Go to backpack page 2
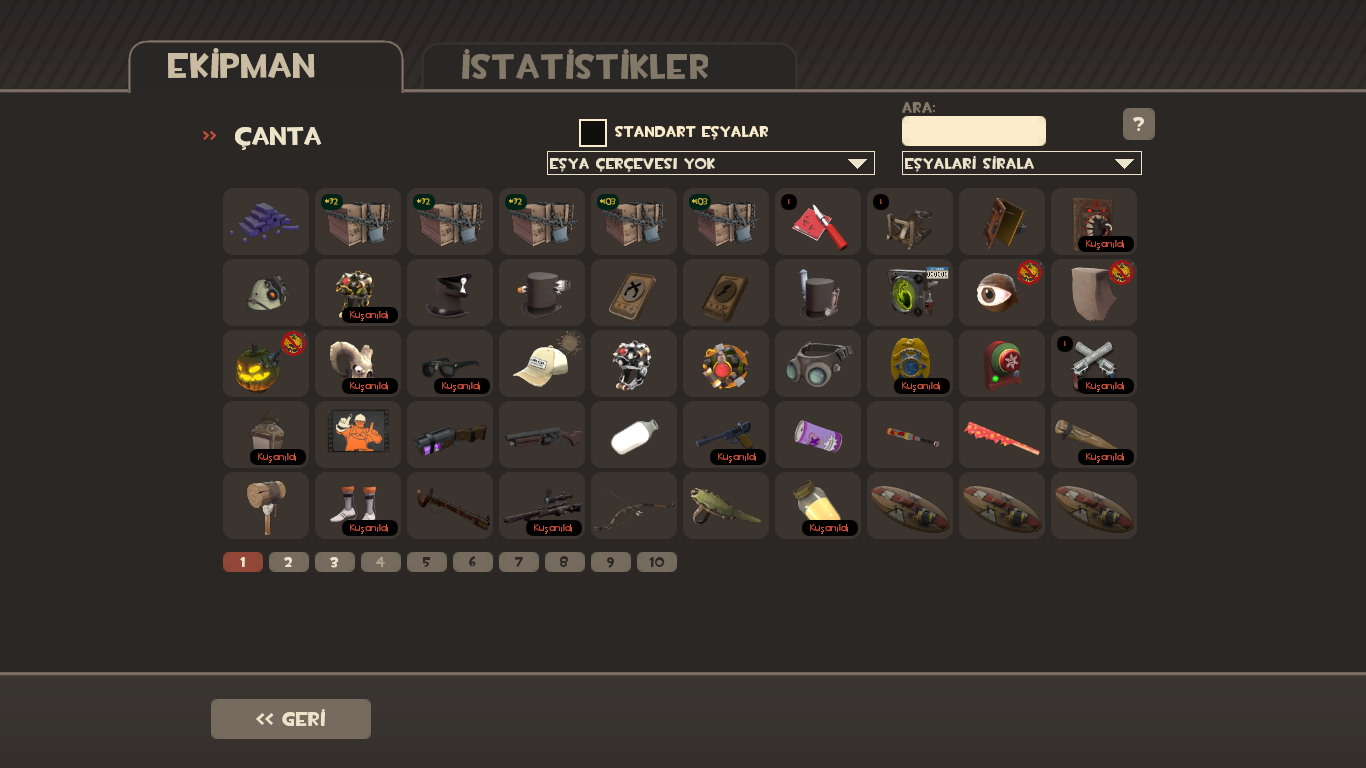Image resolution: width=1366 pixels, height=768 pixels. 289,561
